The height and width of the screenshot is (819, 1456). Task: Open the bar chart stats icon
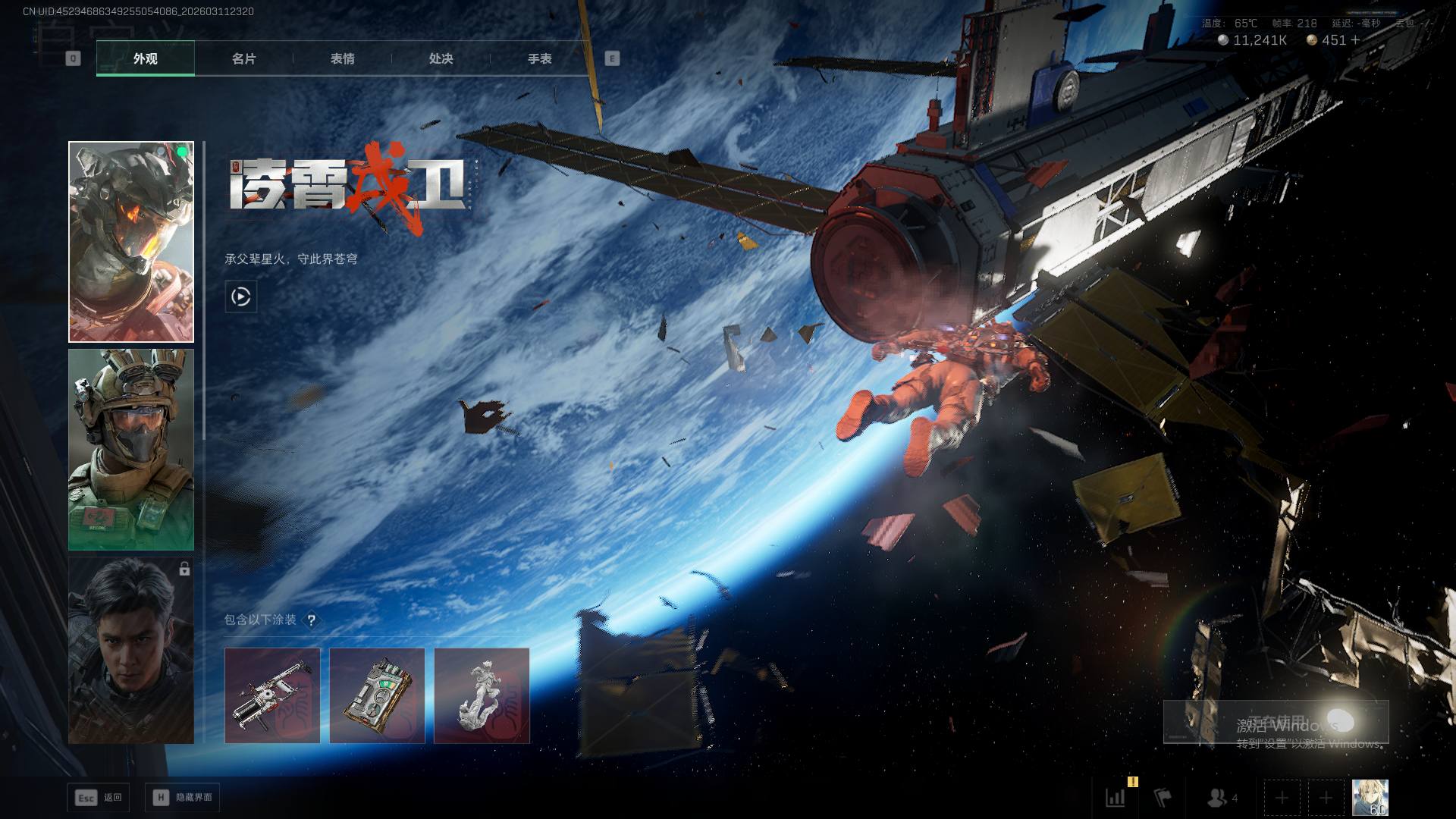tap(1116, 797)
